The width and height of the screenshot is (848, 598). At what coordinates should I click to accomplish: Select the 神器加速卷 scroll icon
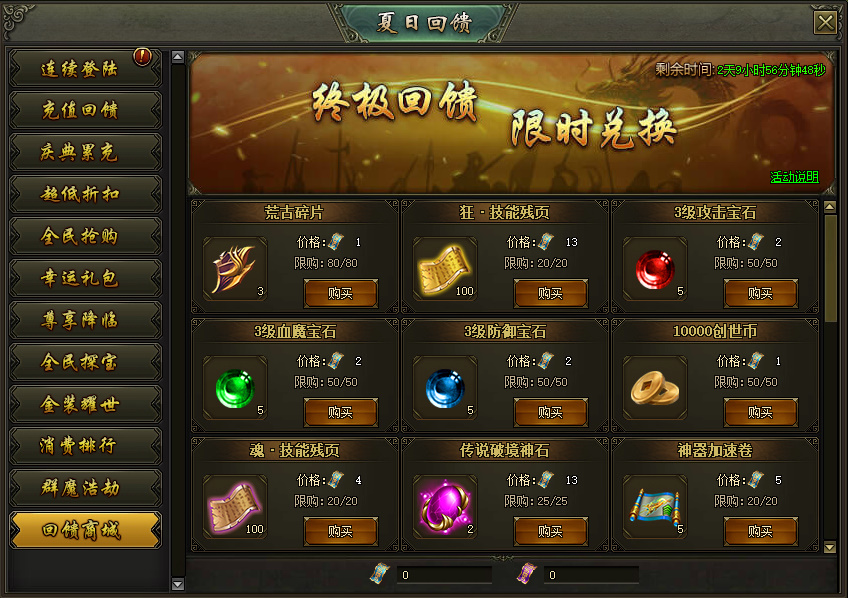[x=655, y=506]
